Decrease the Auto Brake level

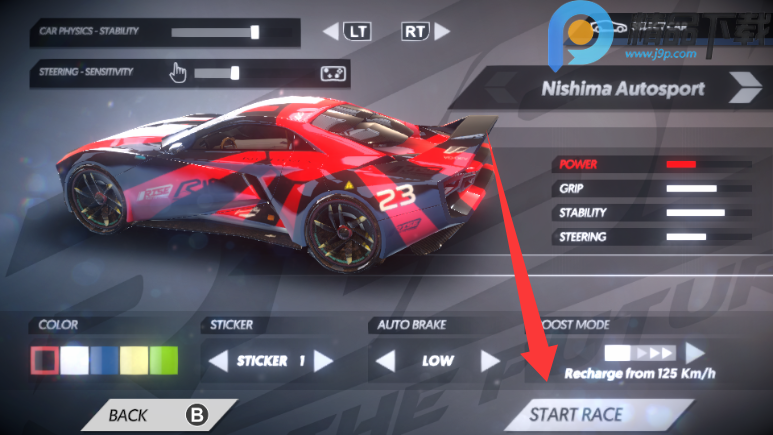click(x=385, y=361)
